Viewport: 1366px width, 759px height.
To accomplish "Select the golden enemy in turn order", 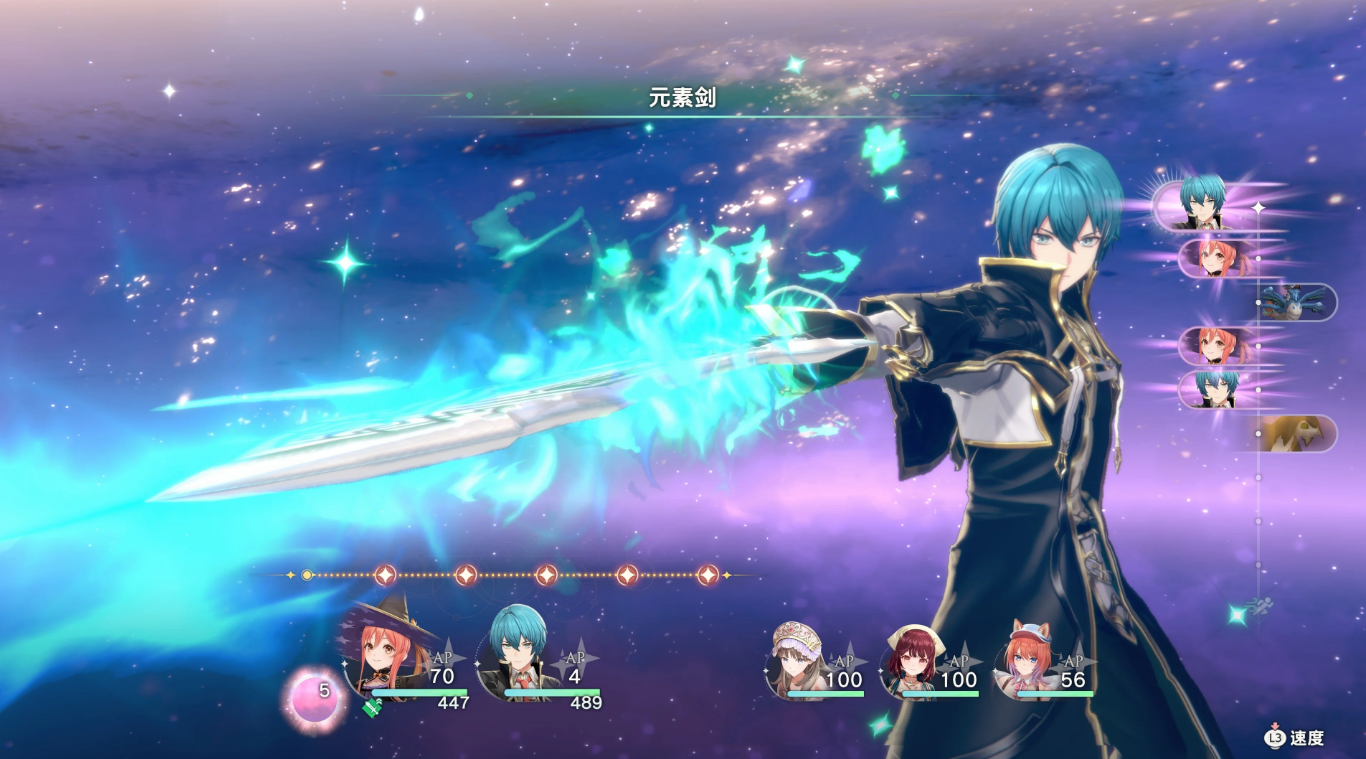I will [x=1297, y=433].
